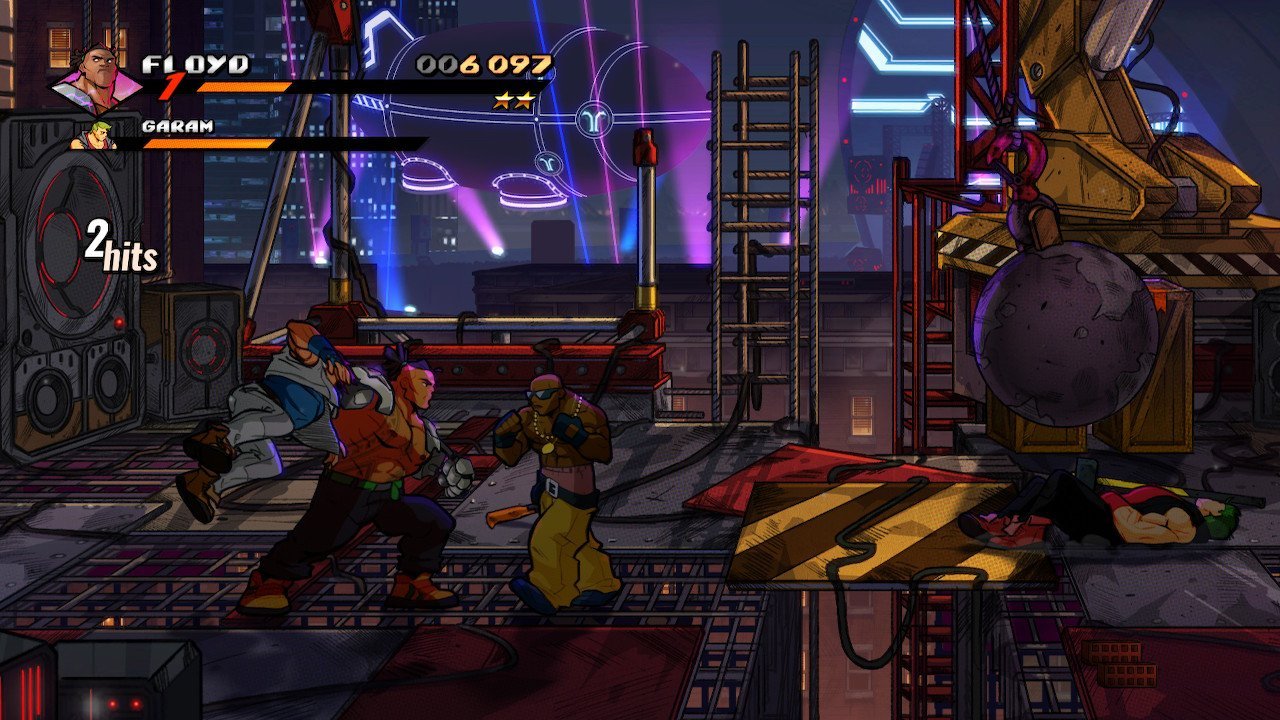1280x720 pixels.
Task: Click the gold star special icons
Action: (513, 100)
